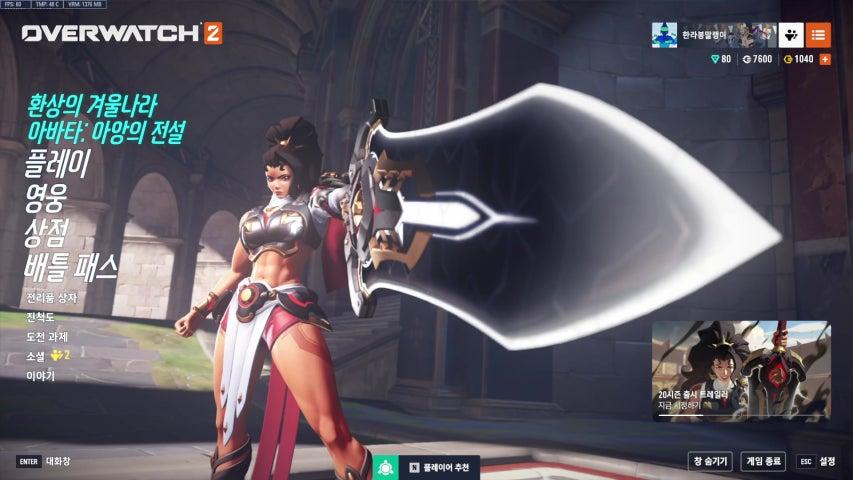Open 설정 (Settings) in the bottom corner

817,461
